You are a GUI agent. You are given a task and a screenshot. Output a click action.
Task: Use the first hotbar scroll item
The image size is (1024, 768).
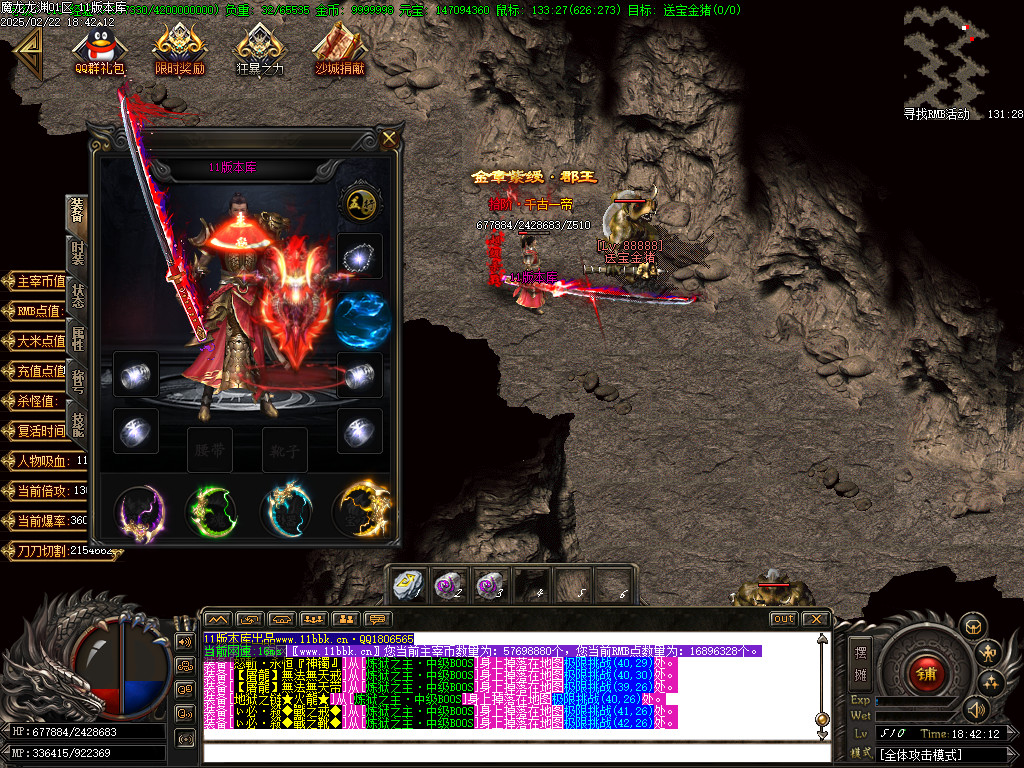408,585
